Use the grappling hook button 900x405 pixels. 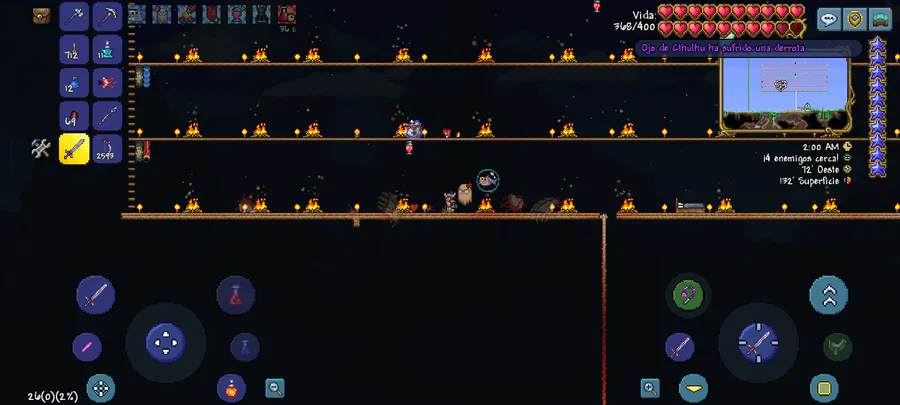(x=688, y=294)
